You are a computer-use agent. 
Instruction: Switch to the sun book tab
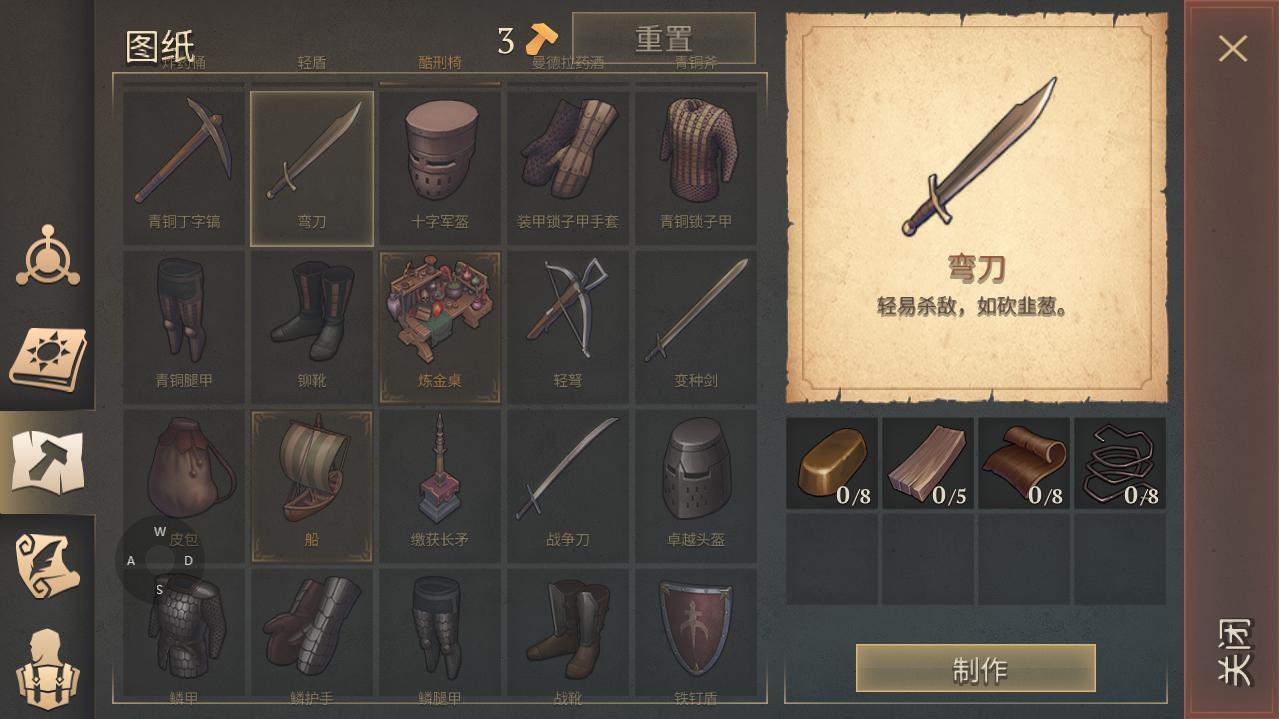[x=47, y=359]
